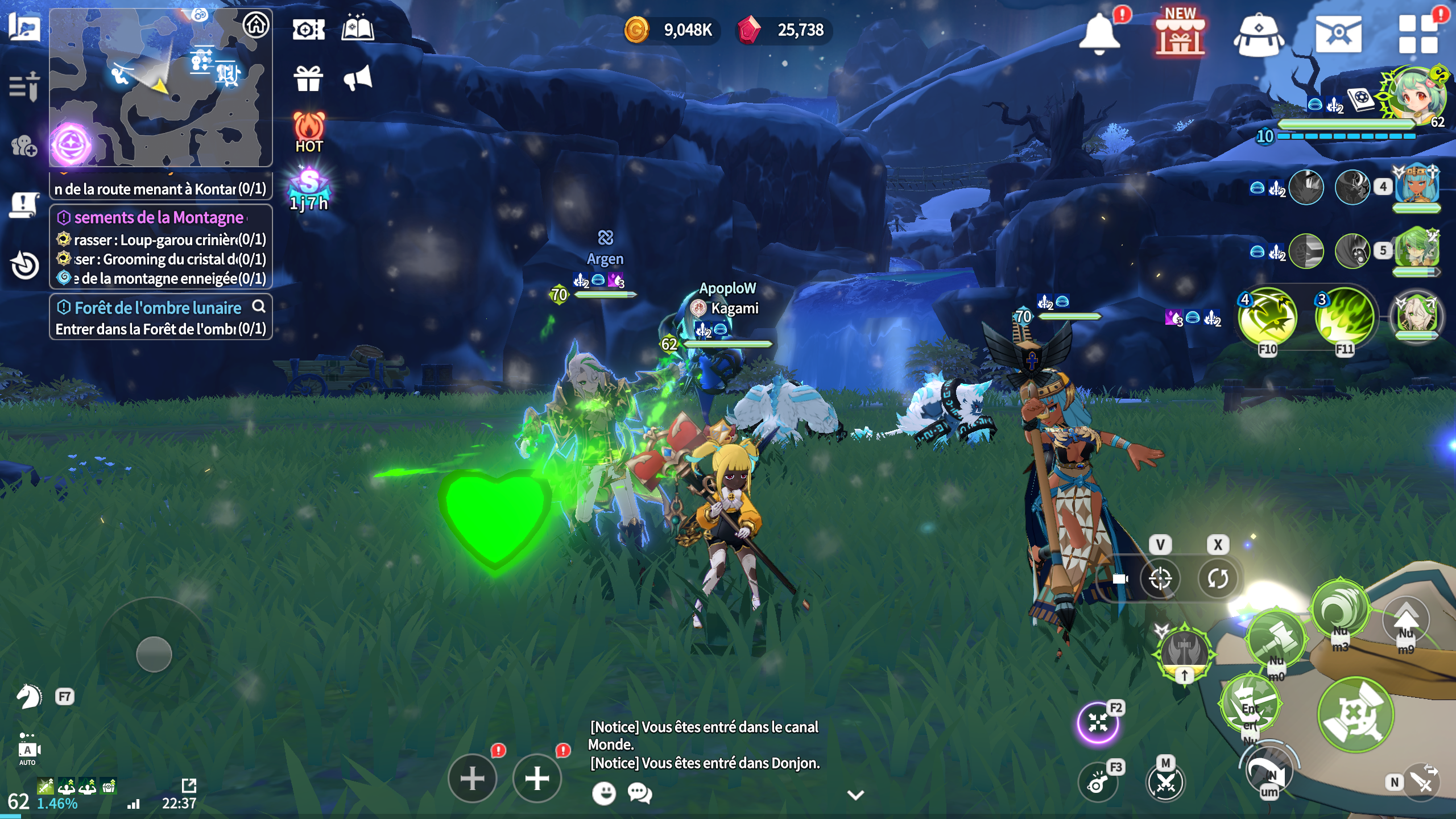Open the emoji smiley button

pos(604,793)
